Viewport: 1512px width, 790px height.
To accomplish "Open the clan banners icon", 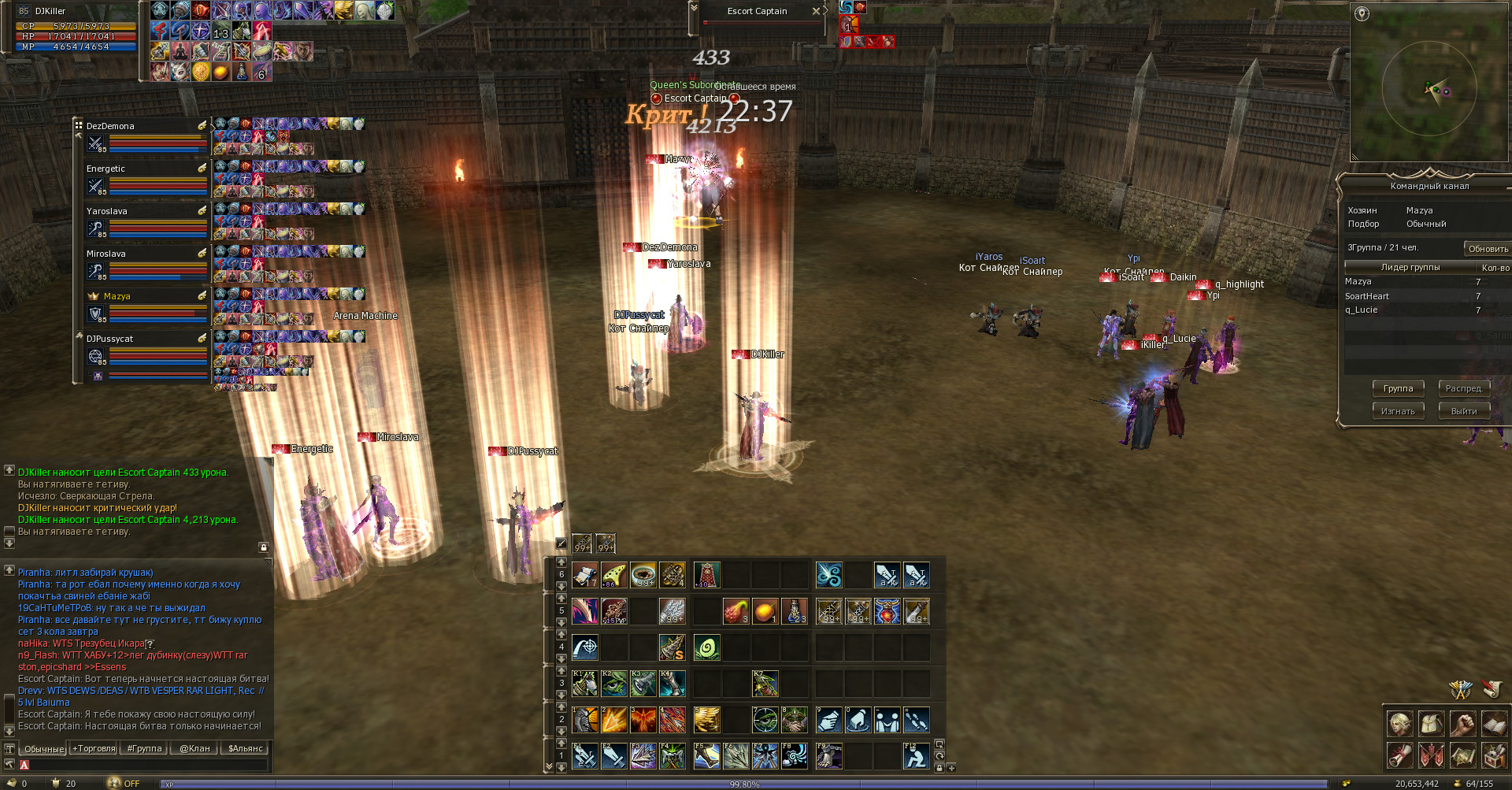I will 1432,755.
